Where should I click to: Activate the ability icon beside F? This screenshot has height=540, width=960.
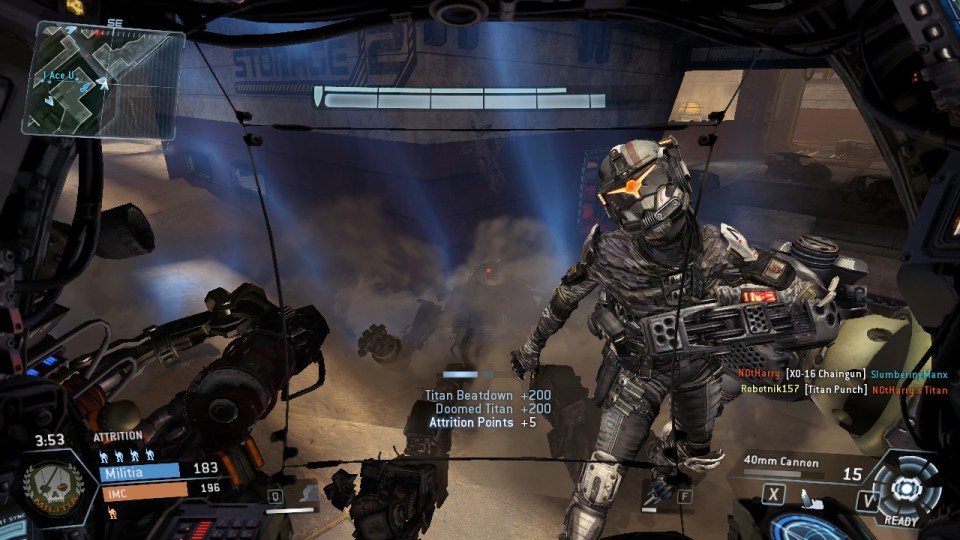point(659,493)
